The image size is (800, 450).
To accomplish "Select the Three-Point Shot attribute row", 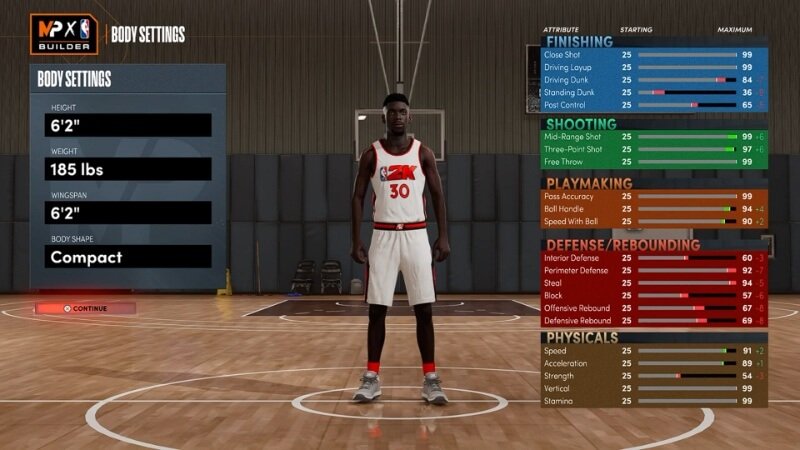I will pyautogui.click(x=654, y=149).
